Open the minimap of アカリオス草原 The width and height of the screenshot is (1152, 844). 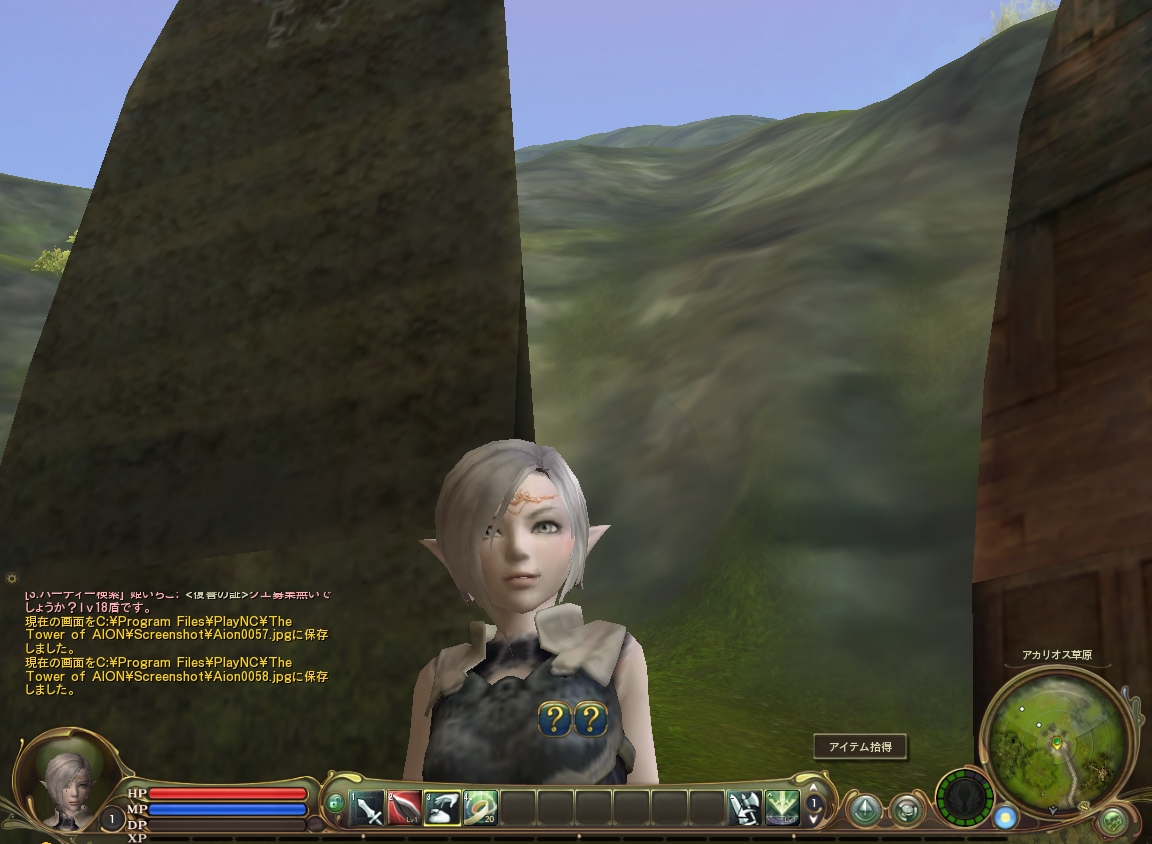pyautogui.click(x=1056, y=741)
